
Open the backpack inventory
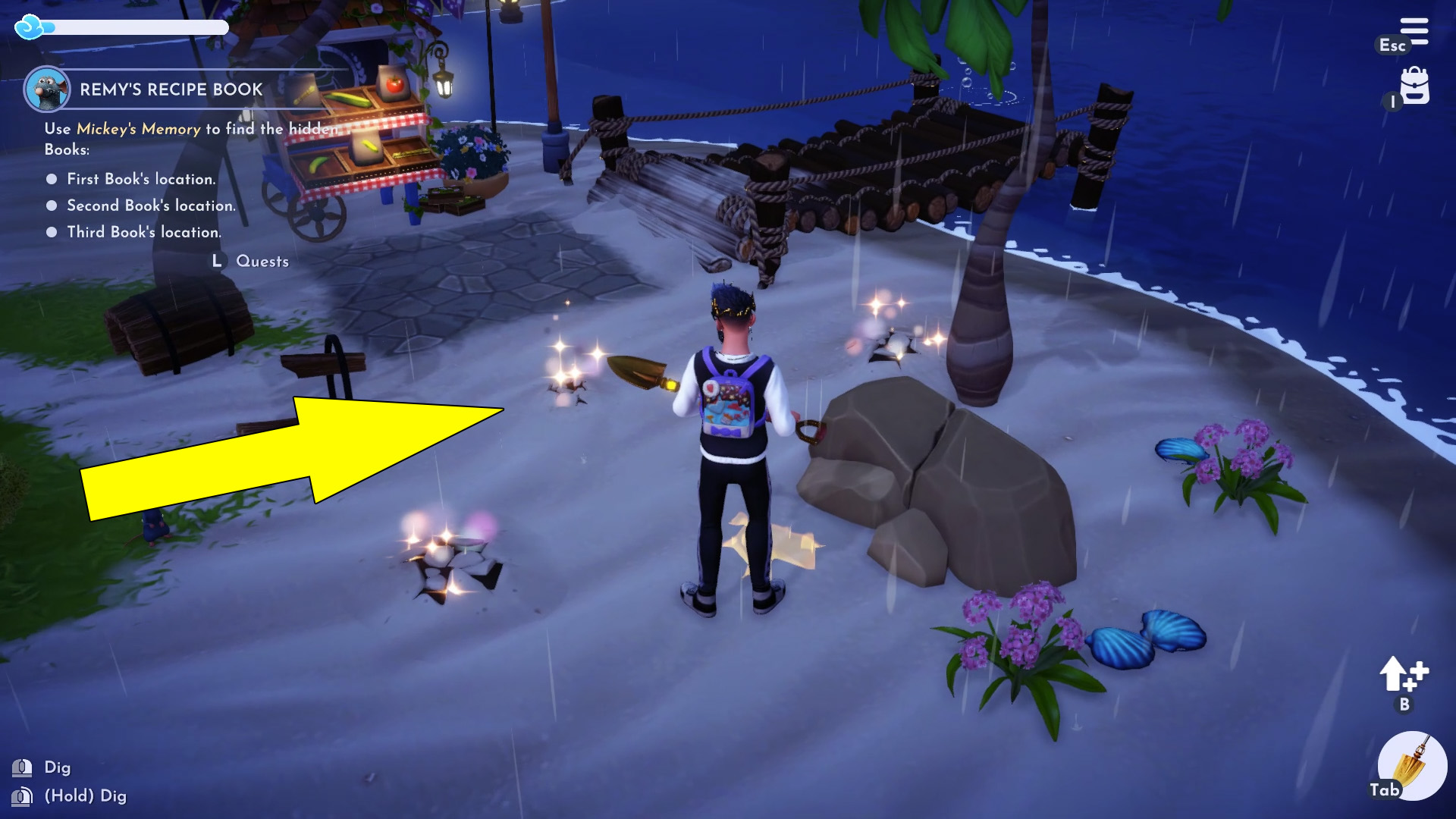click(x=1414, y=86)
